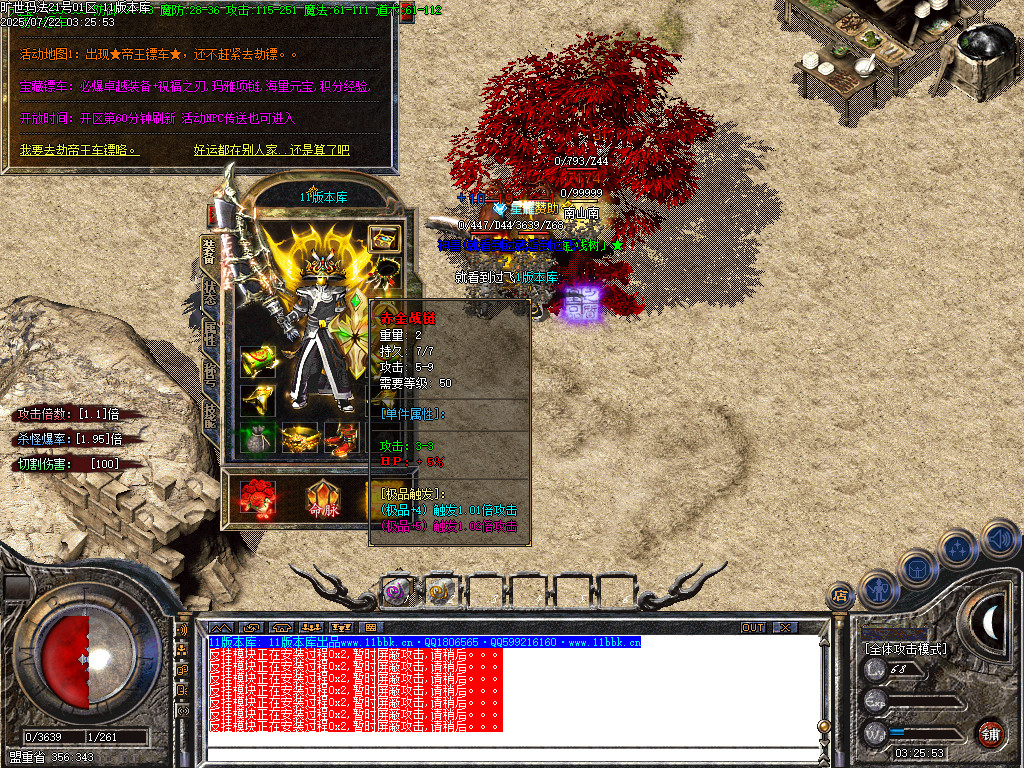1024x768 pixels.
Task: Click the 我要去劫帝王车镖咯 link
Action: (79, 150)
